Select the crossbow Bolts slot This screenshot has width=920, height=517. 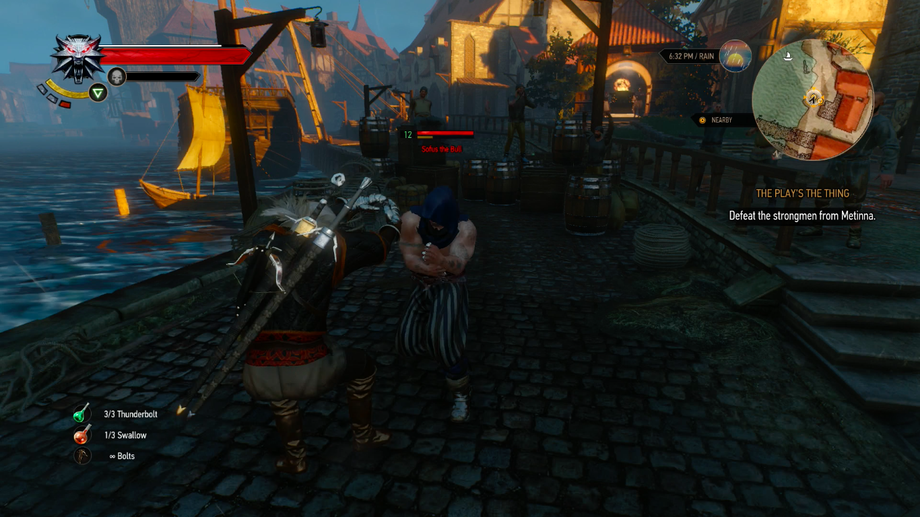[82, 456]
